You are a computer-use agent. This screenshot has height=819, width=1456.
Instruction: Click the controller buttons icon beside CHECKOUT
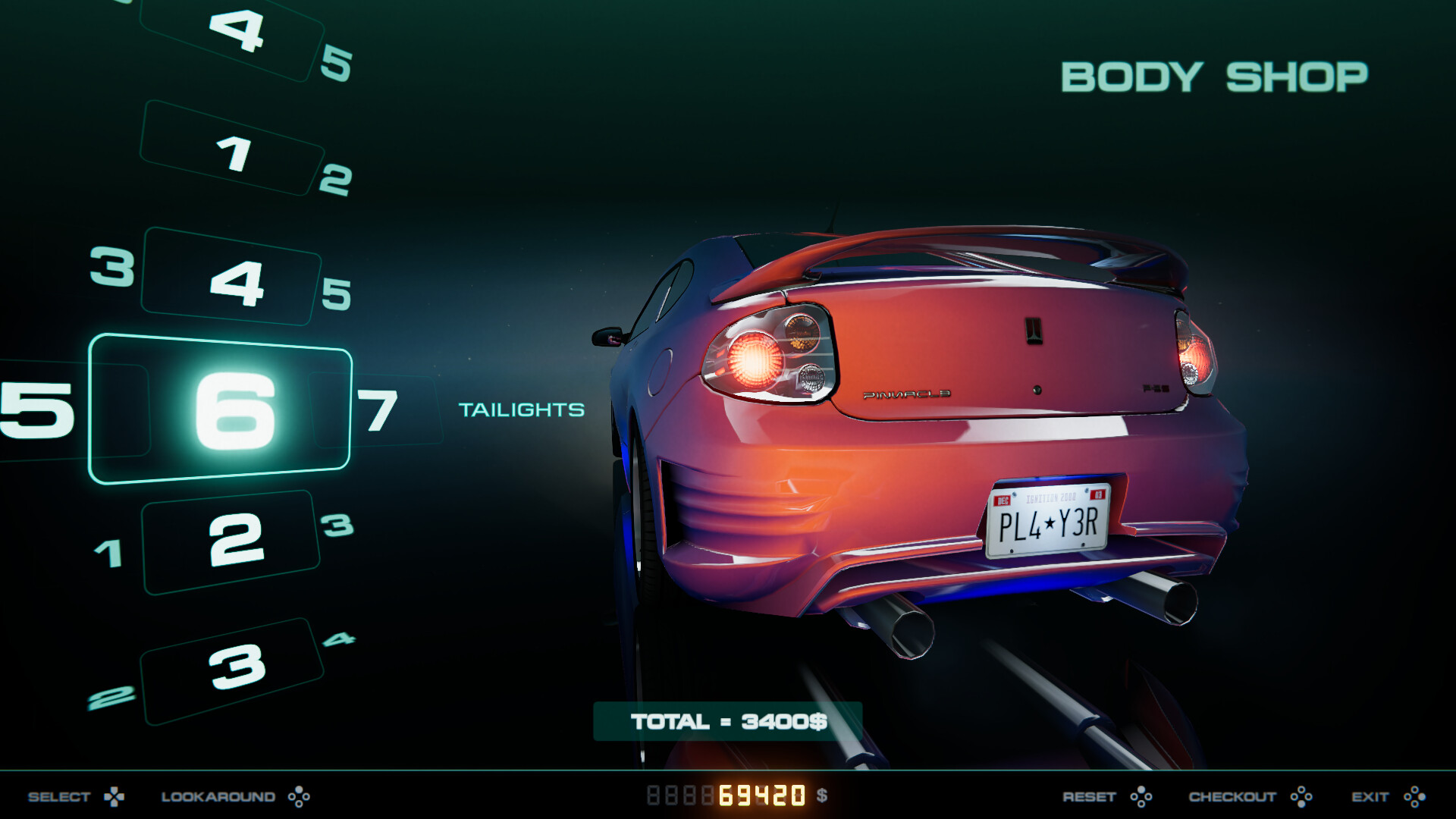(x=1302, y=797)
